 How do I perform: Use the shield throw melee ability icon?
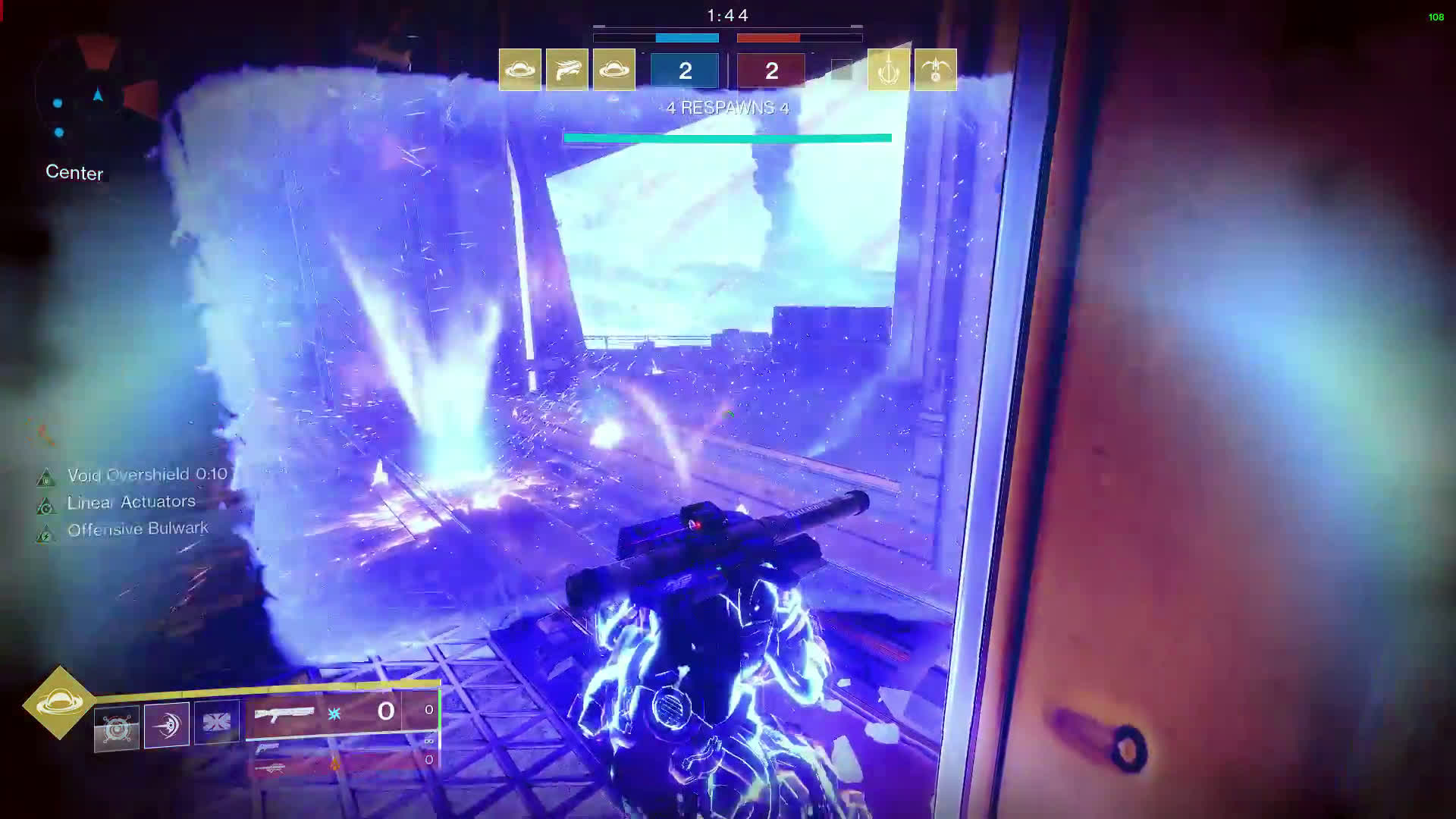click(167, 726)
